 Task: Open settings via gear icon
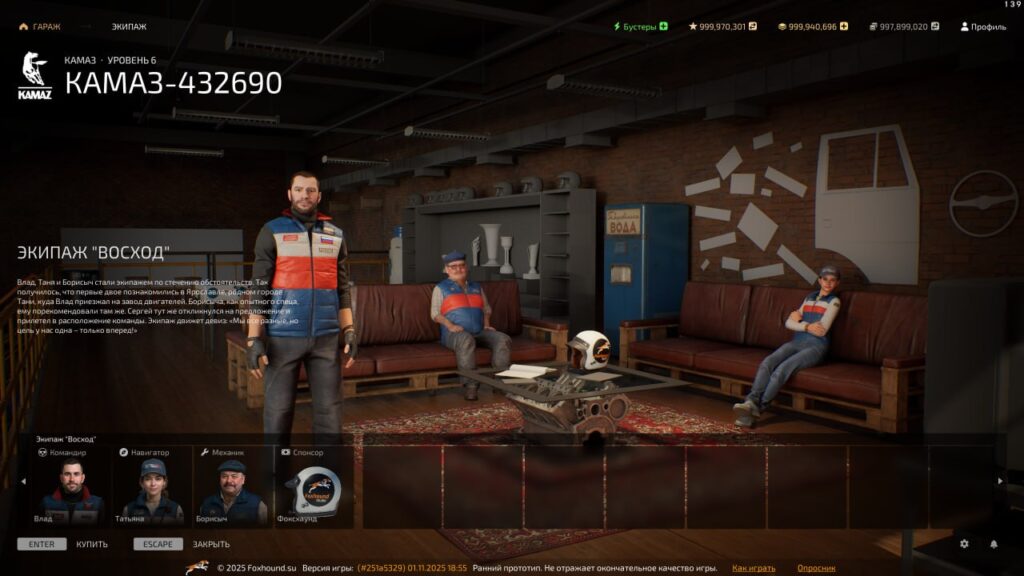pos(964,544)
